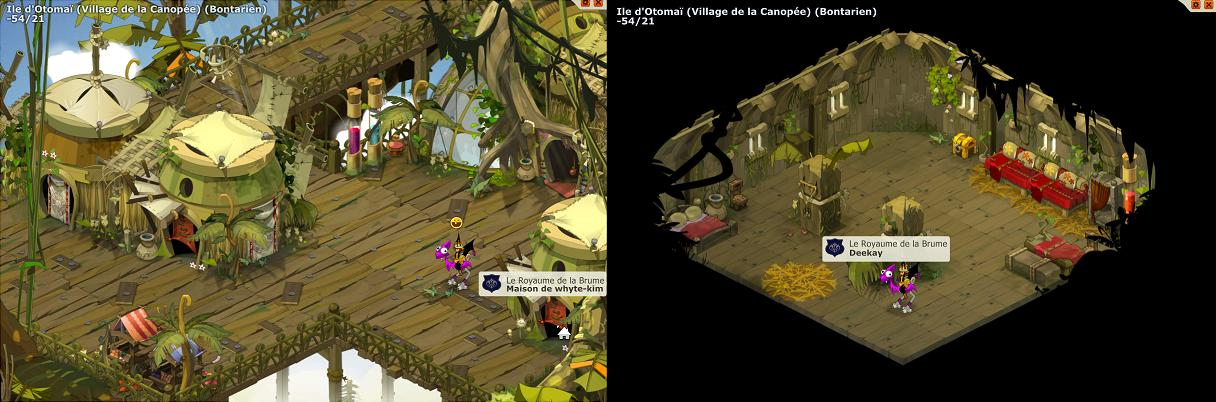Click the white house icon at the door
This screenshot has width=1216, height=402.
[x=564, y=333]
